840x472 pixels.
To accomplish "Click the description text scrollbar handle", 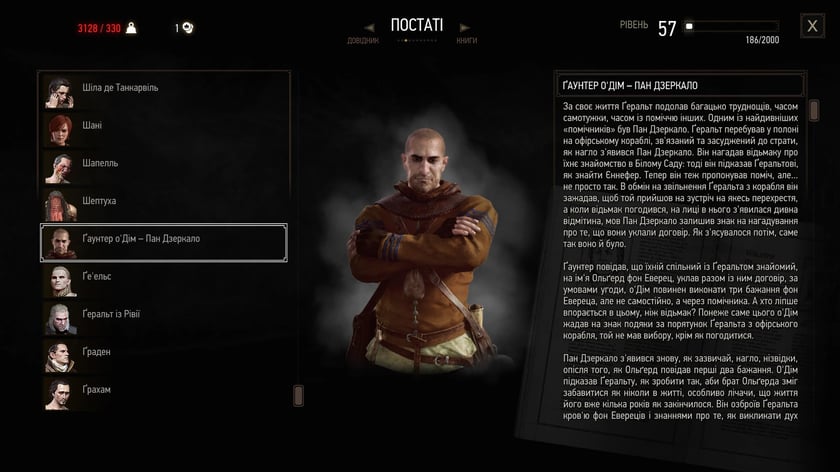I will pos(813,109).
